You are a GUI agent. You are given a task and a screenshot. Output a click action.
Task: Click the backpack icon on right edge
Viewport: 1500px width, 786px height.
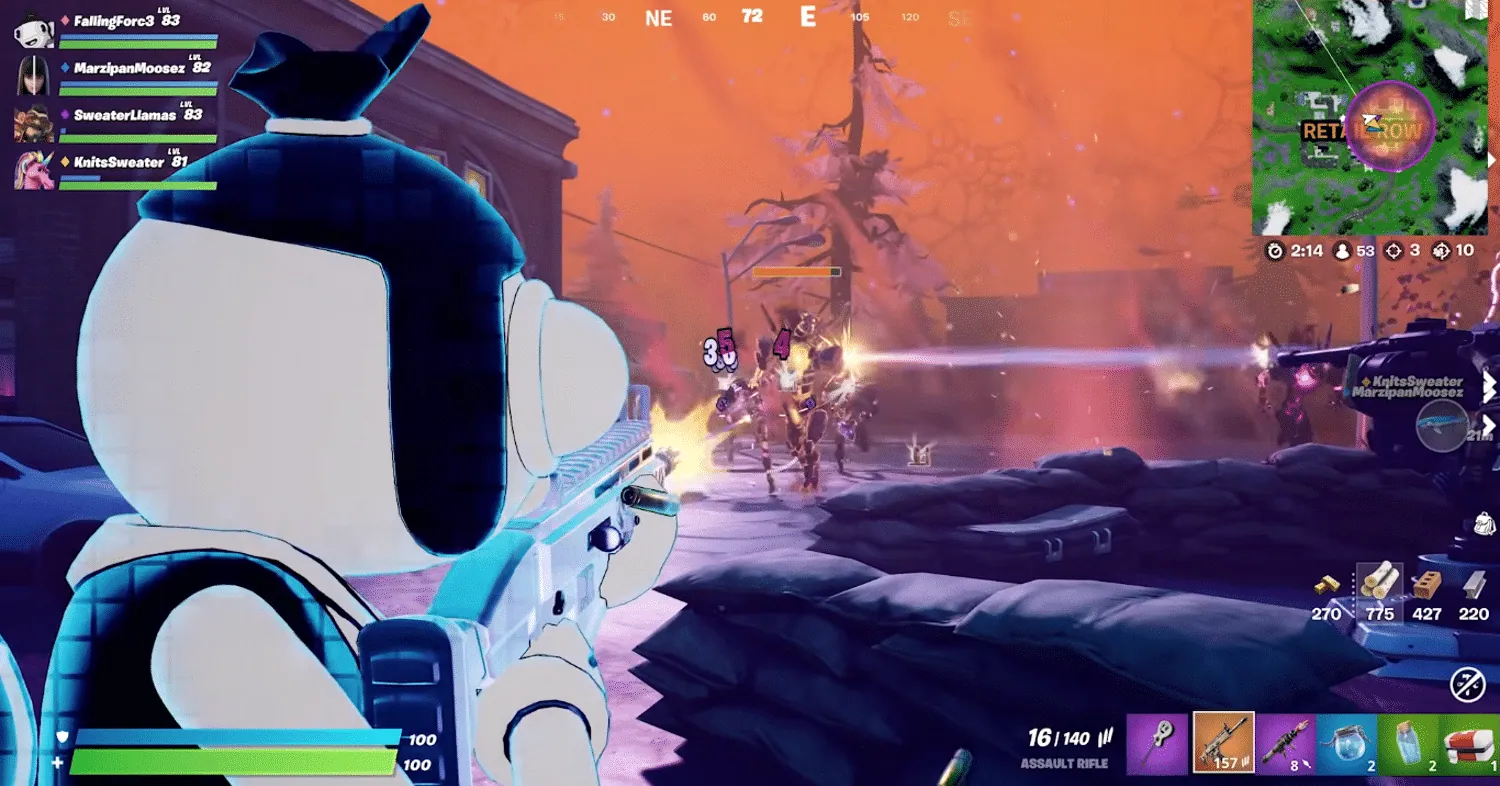1484,524
